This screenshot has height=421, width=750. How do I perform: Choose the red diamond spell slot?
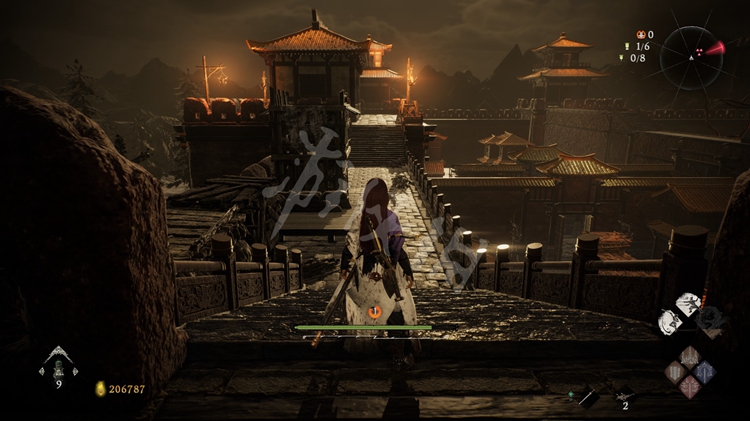tap(689, 386)
